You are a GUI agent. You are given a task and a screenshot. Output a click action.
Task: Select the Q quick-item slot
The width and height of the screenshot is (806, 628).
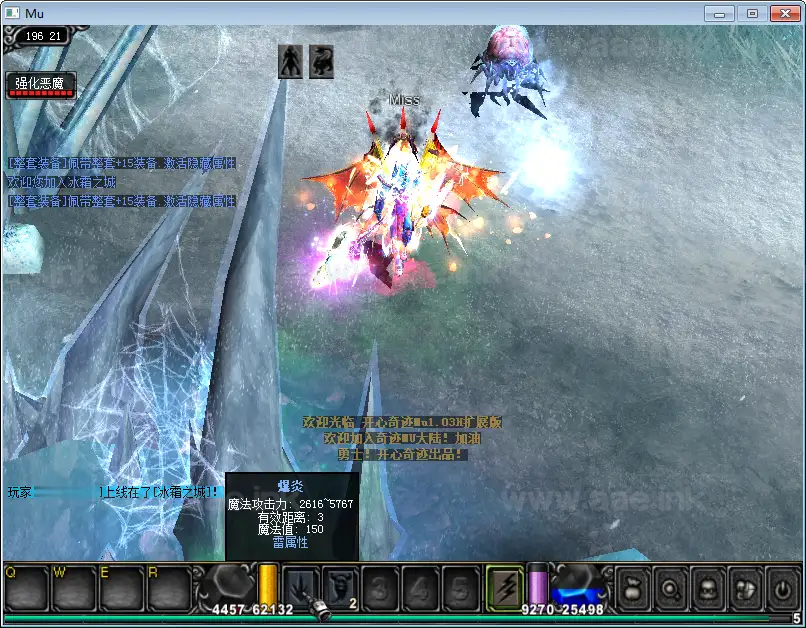26,588
